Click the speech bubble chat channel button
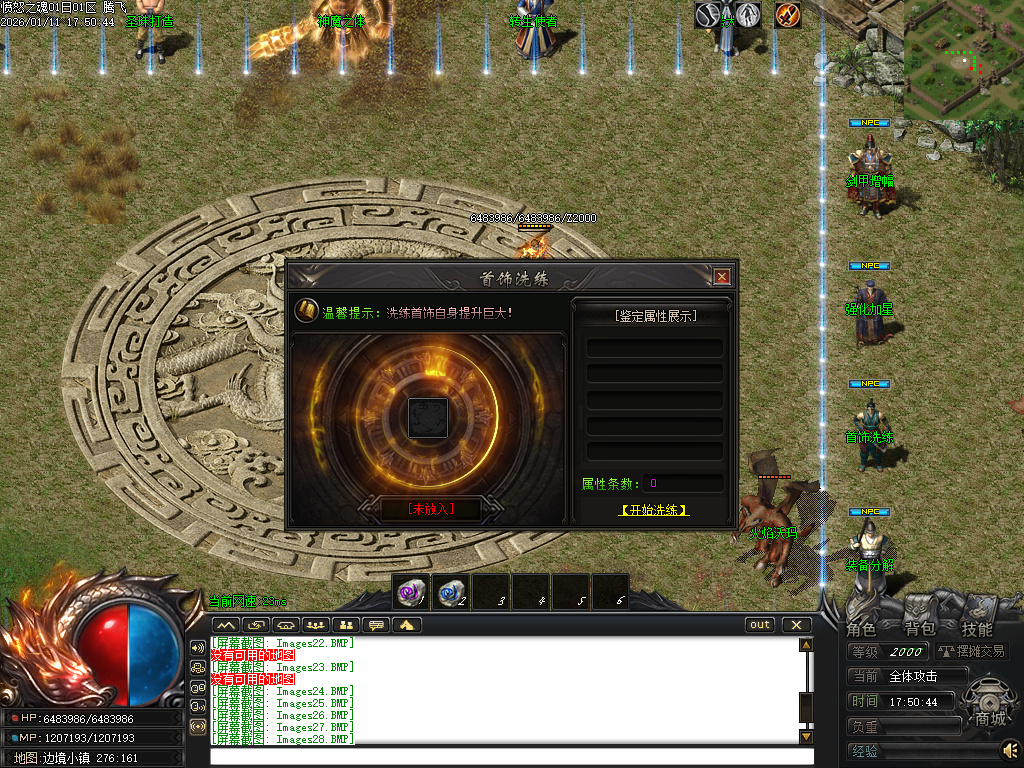 (377, 625)
